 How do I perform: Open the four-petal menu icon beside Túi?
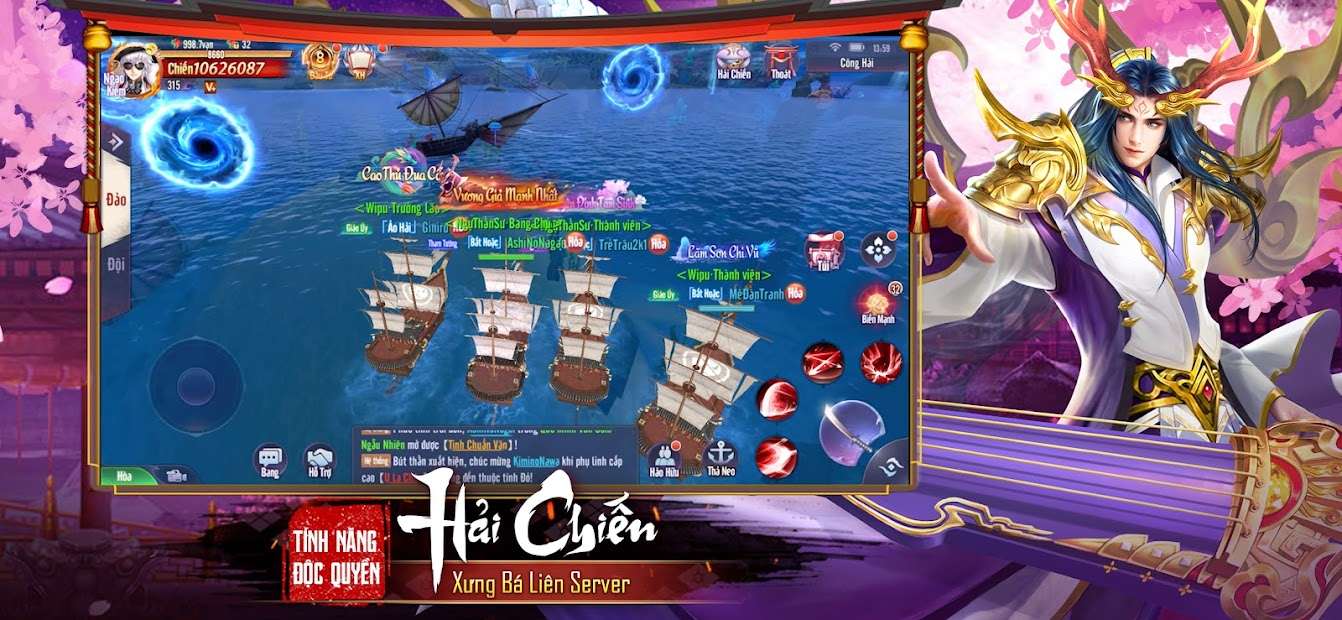pos(878,250)
